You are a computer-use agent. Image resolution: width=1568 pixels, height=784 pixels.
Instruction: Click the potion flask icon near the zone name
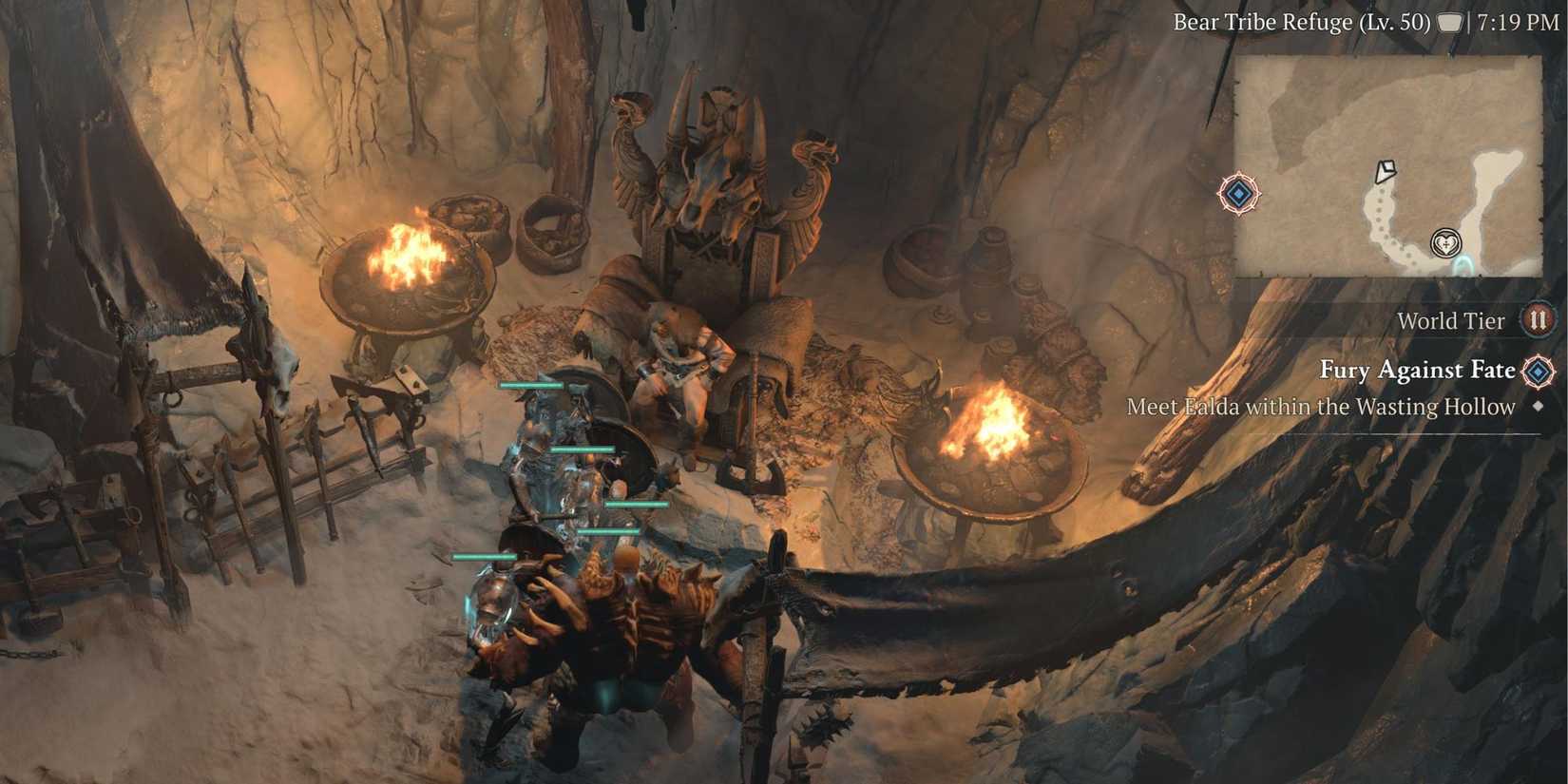pos(1448,22)
